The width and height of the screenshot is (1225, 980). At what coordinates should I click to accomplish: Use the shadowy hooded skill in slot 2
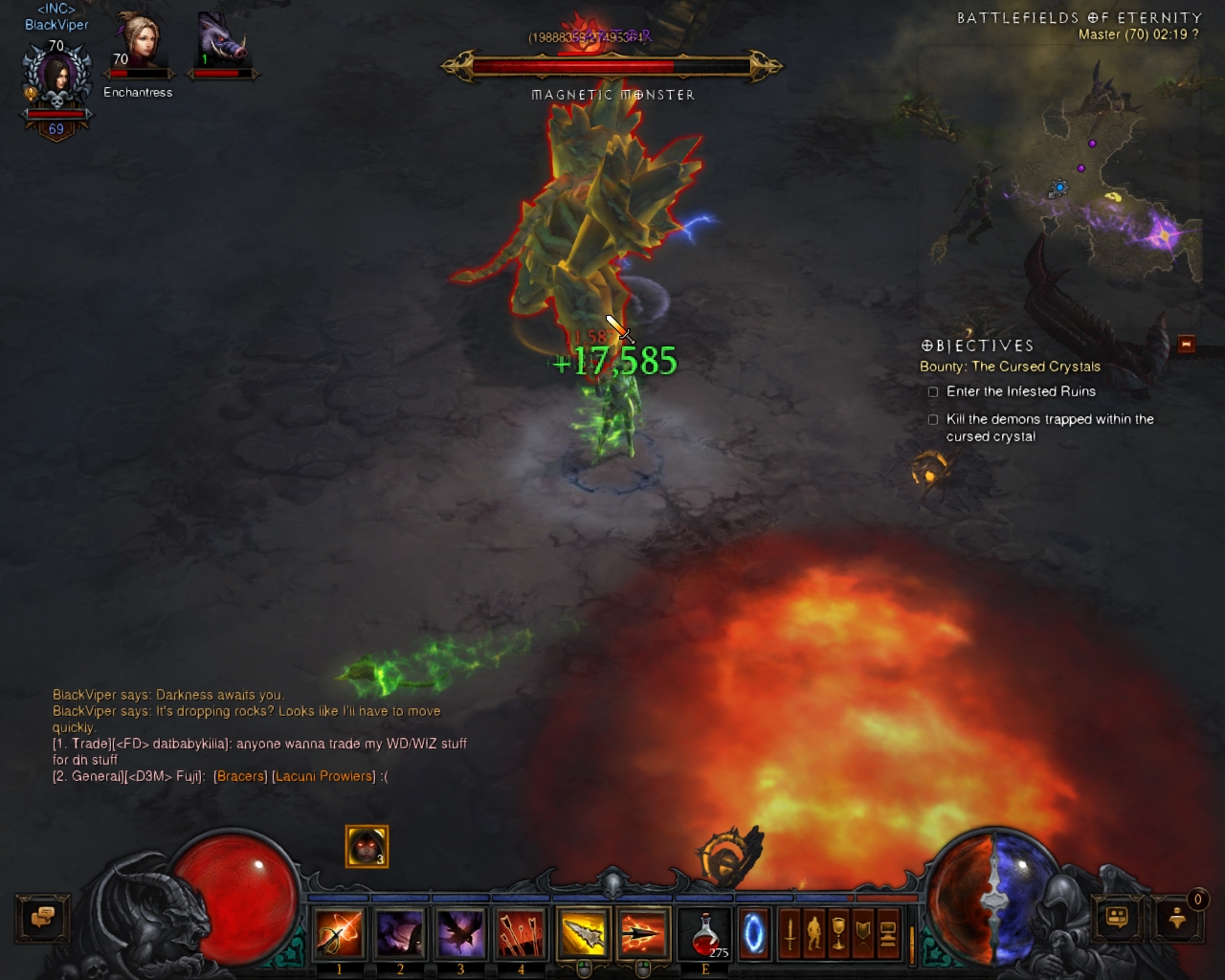click(x=400, y=933)
